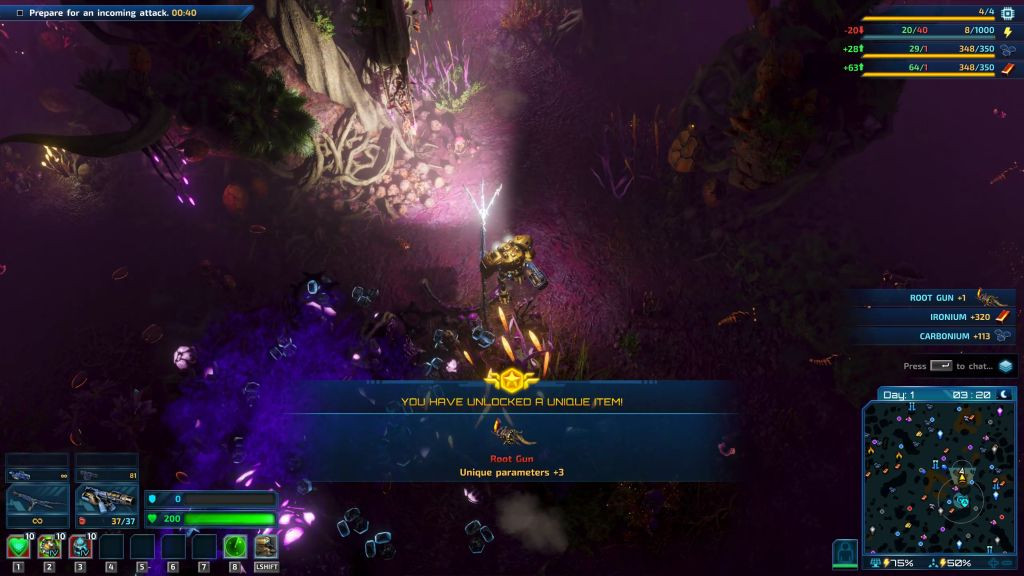Use the green-framed level IV item in slot 2

(48, 547)
